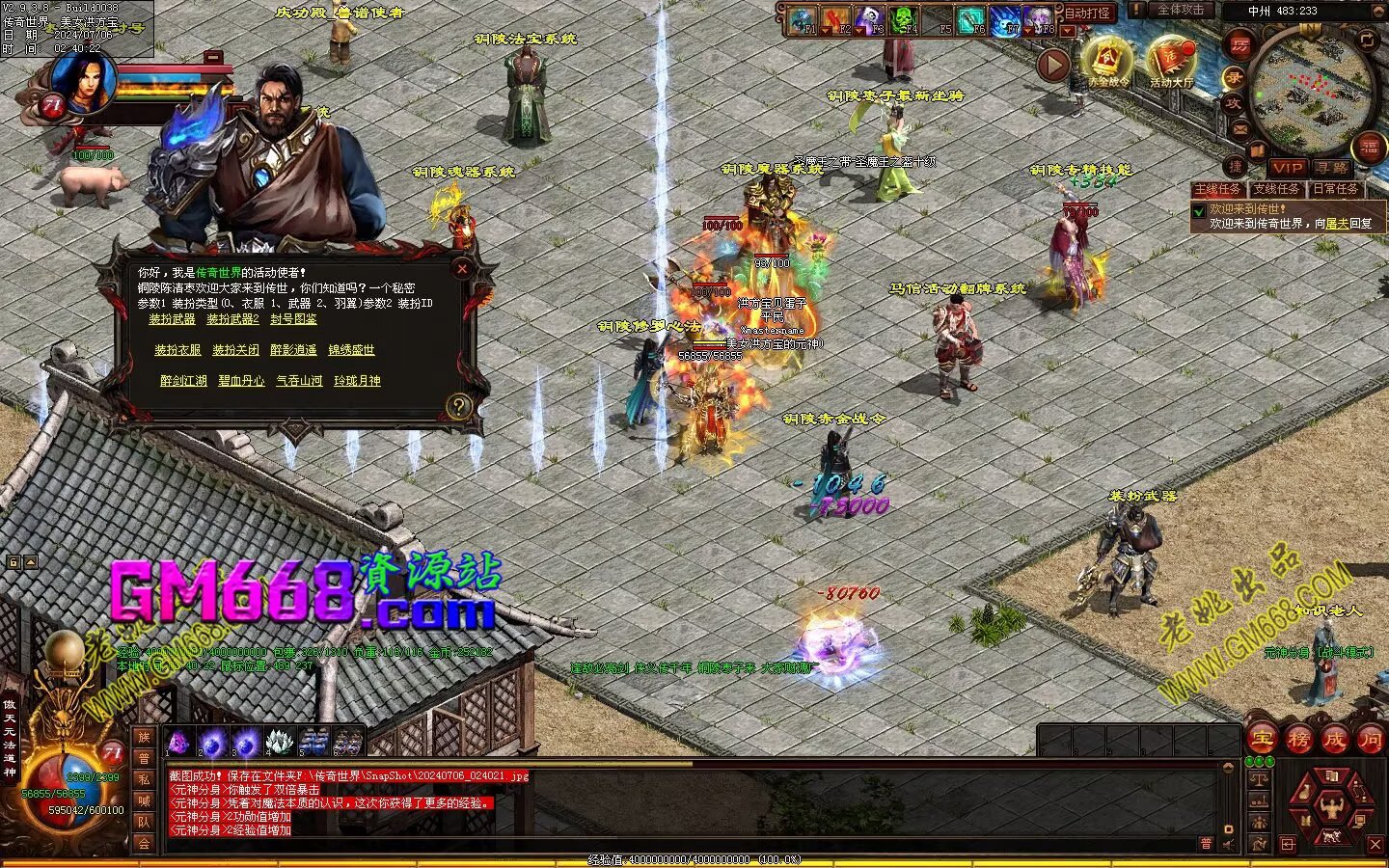Choose the 装扮衣服 option
Viewport: 1389px width, 868px height.
click(177, 350)
